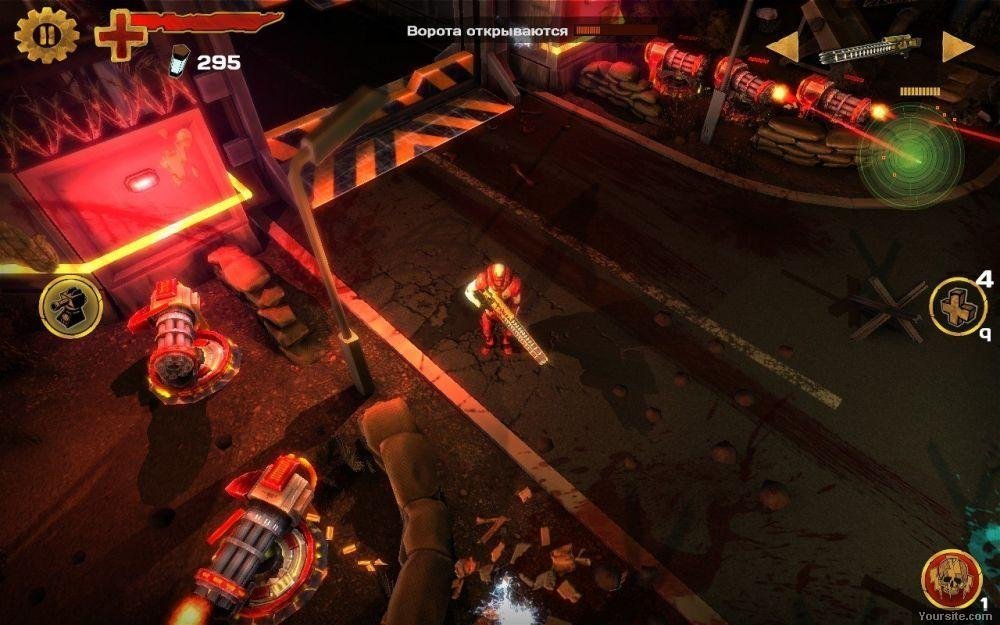The image size is (1000, 625).
Task: Select the current weapon icon
Action: (868, 48)
